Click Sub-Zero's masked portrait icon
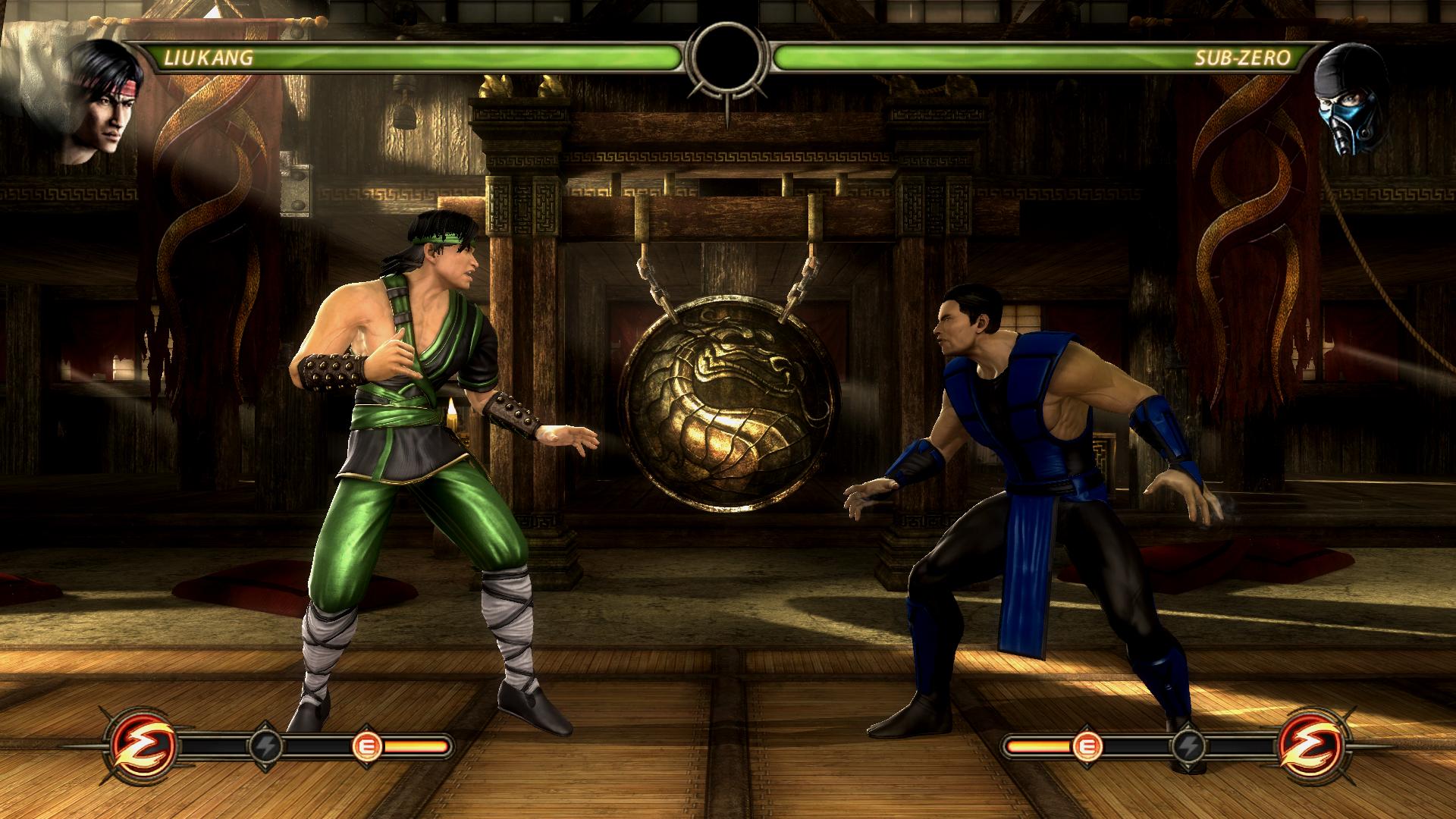The width and height of the screenshot is (1456, 819). 1351,100
